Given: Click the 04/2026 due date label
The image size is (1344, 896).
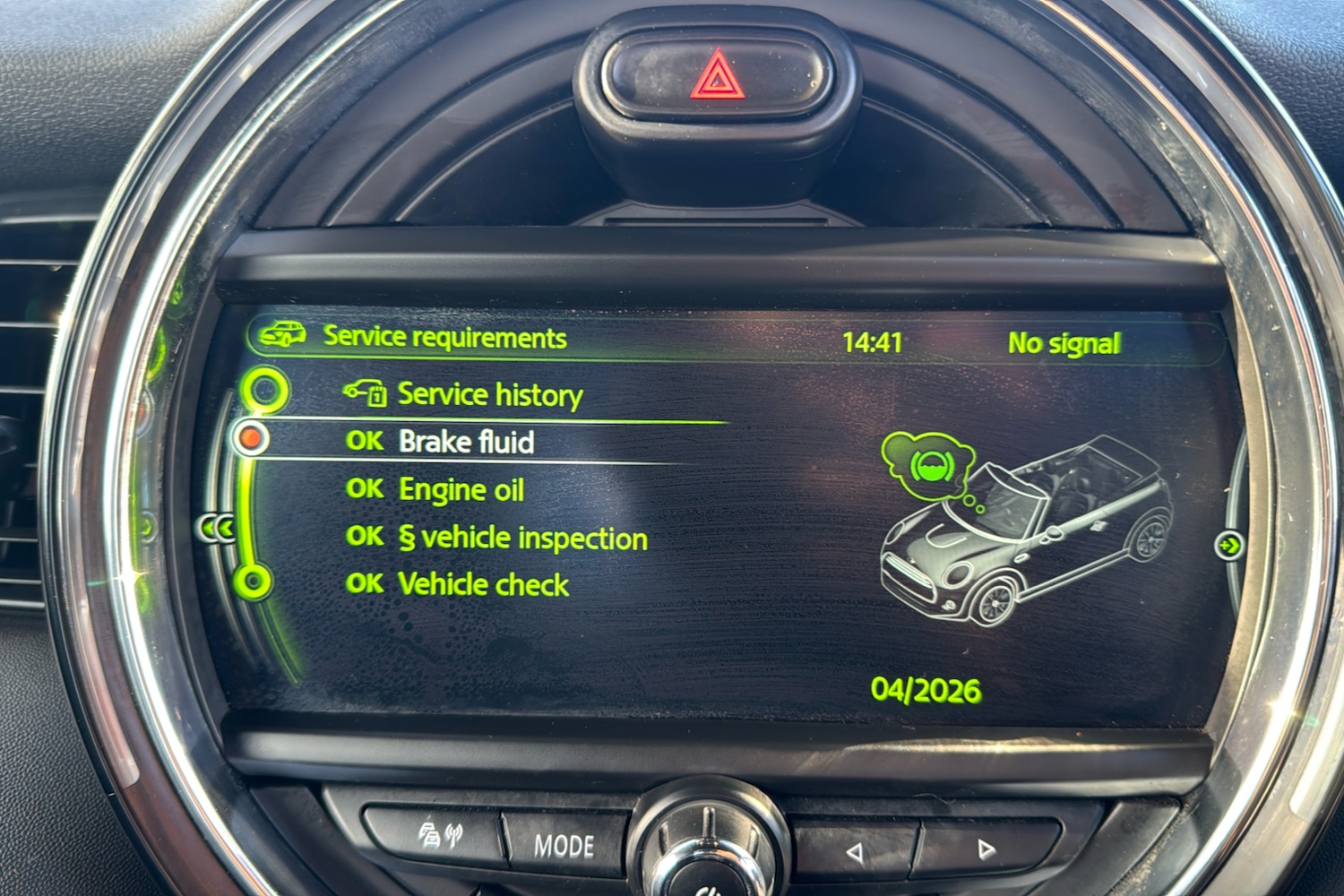Looking at the screenshot, I should click(926, 689).
